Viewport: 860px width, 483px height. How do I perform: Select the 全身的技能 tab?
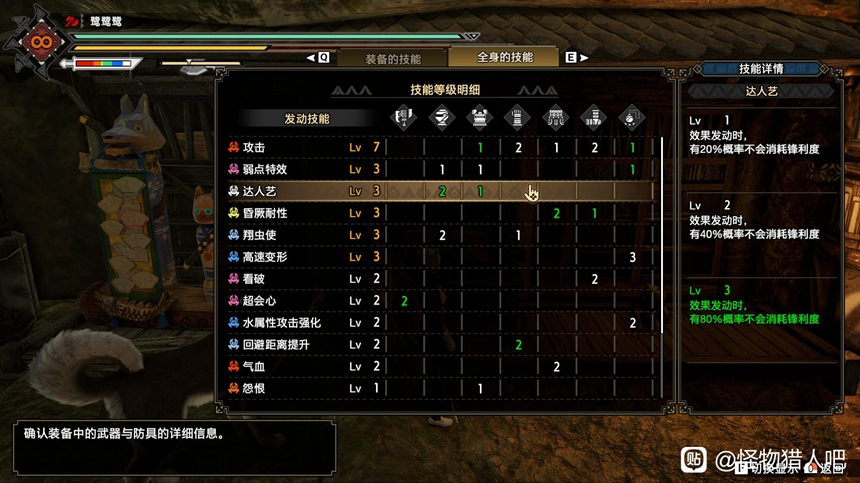coord(505,58)
